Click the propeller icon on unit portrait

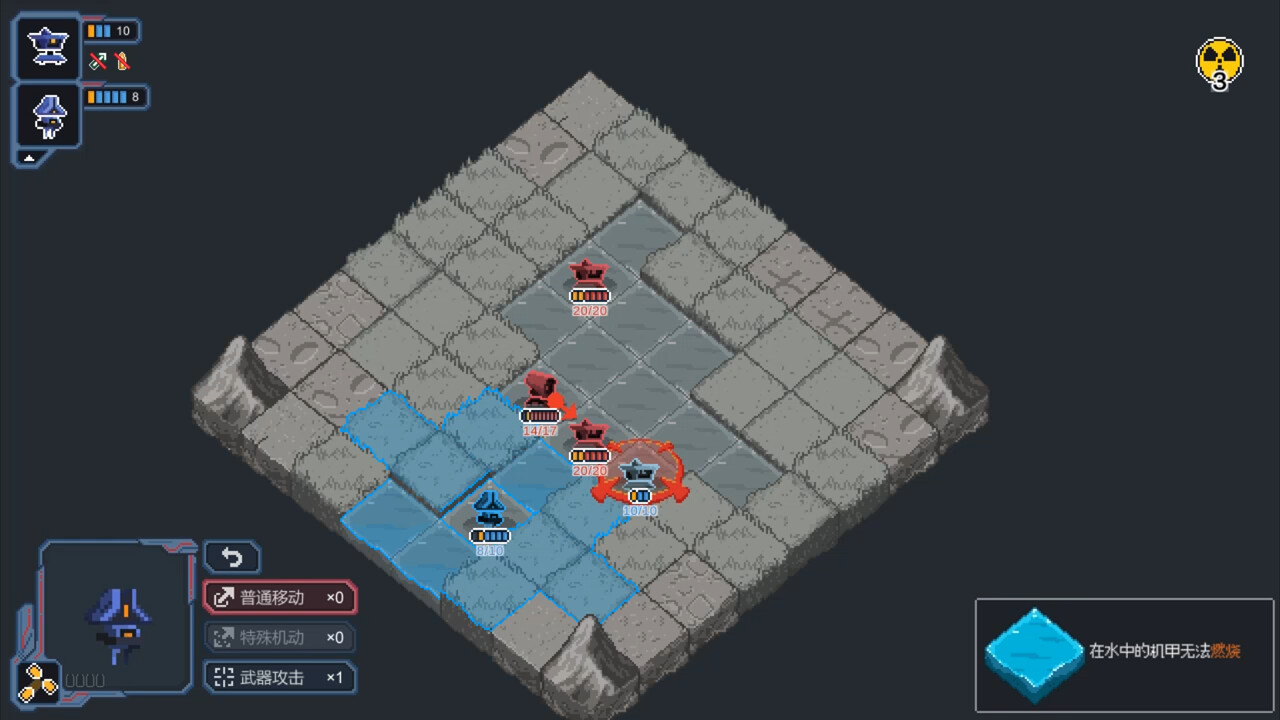pyautogui.click(x=40, y=680)
